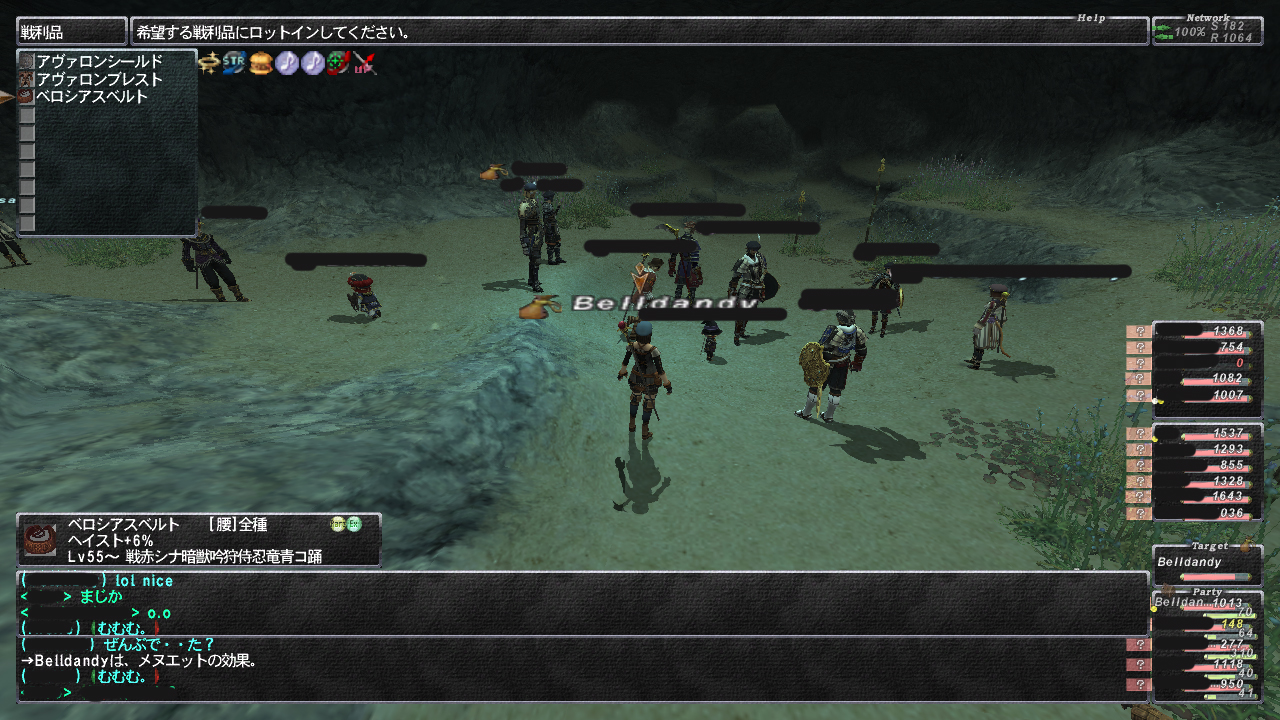
Task: Select the knocked-out alliance member with 0 HP
Action: (1206, 363)
